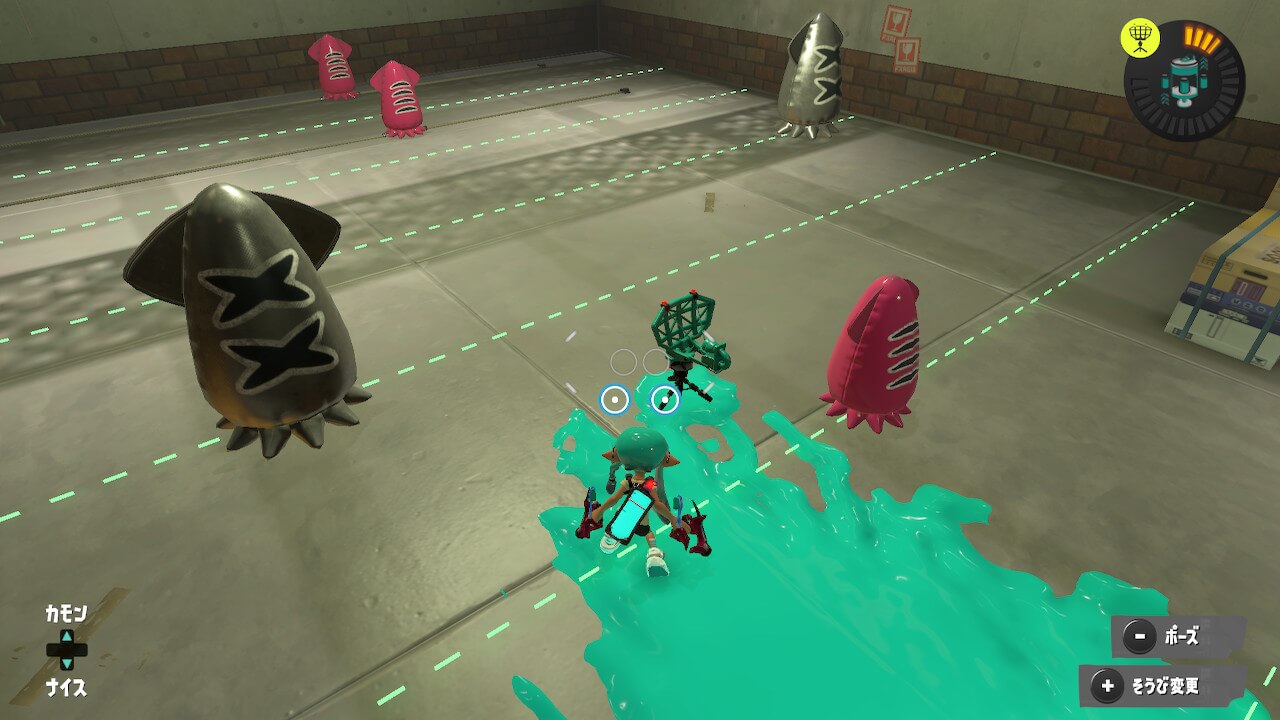This screenshot has height=720, width=1280.
Task: Open the ポーズ pause menu
Action: pos(1178,636)
